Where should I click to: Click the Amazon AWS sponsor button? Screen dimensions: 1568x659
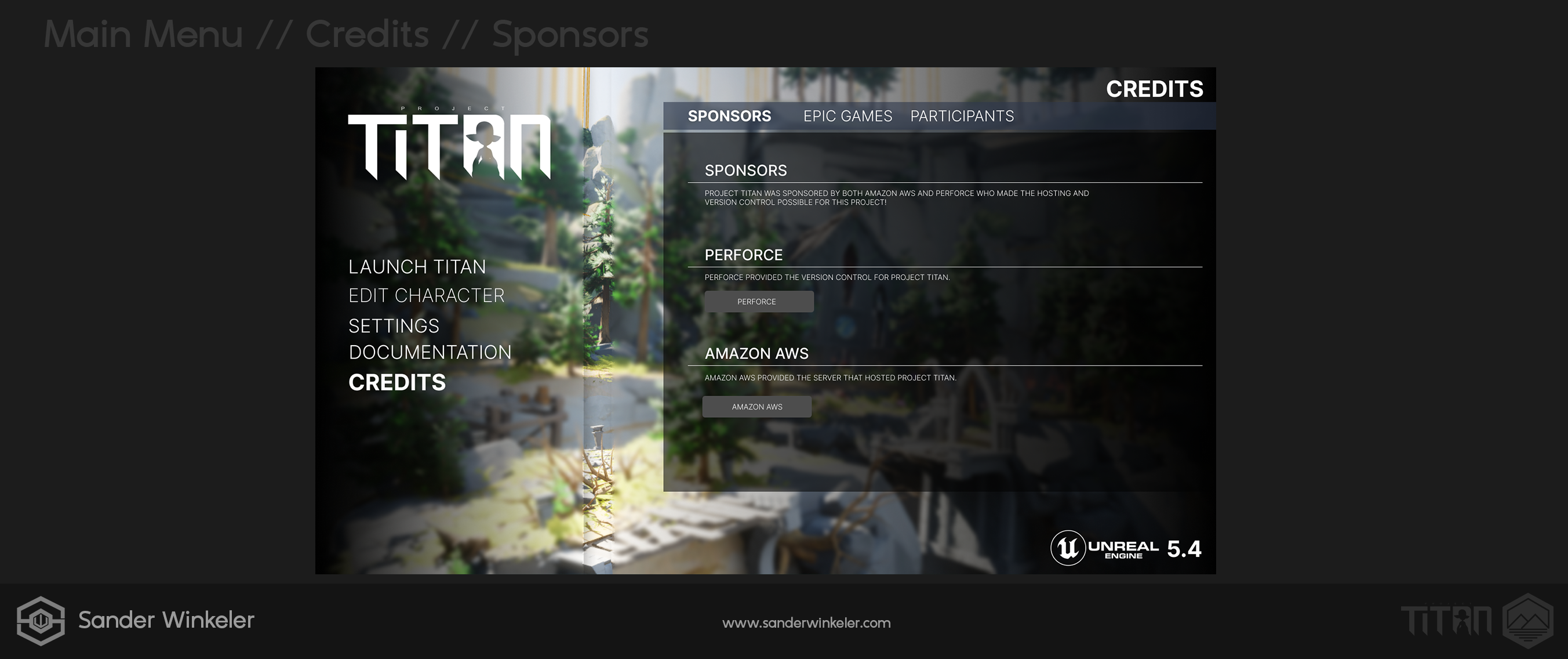point(756,407)
